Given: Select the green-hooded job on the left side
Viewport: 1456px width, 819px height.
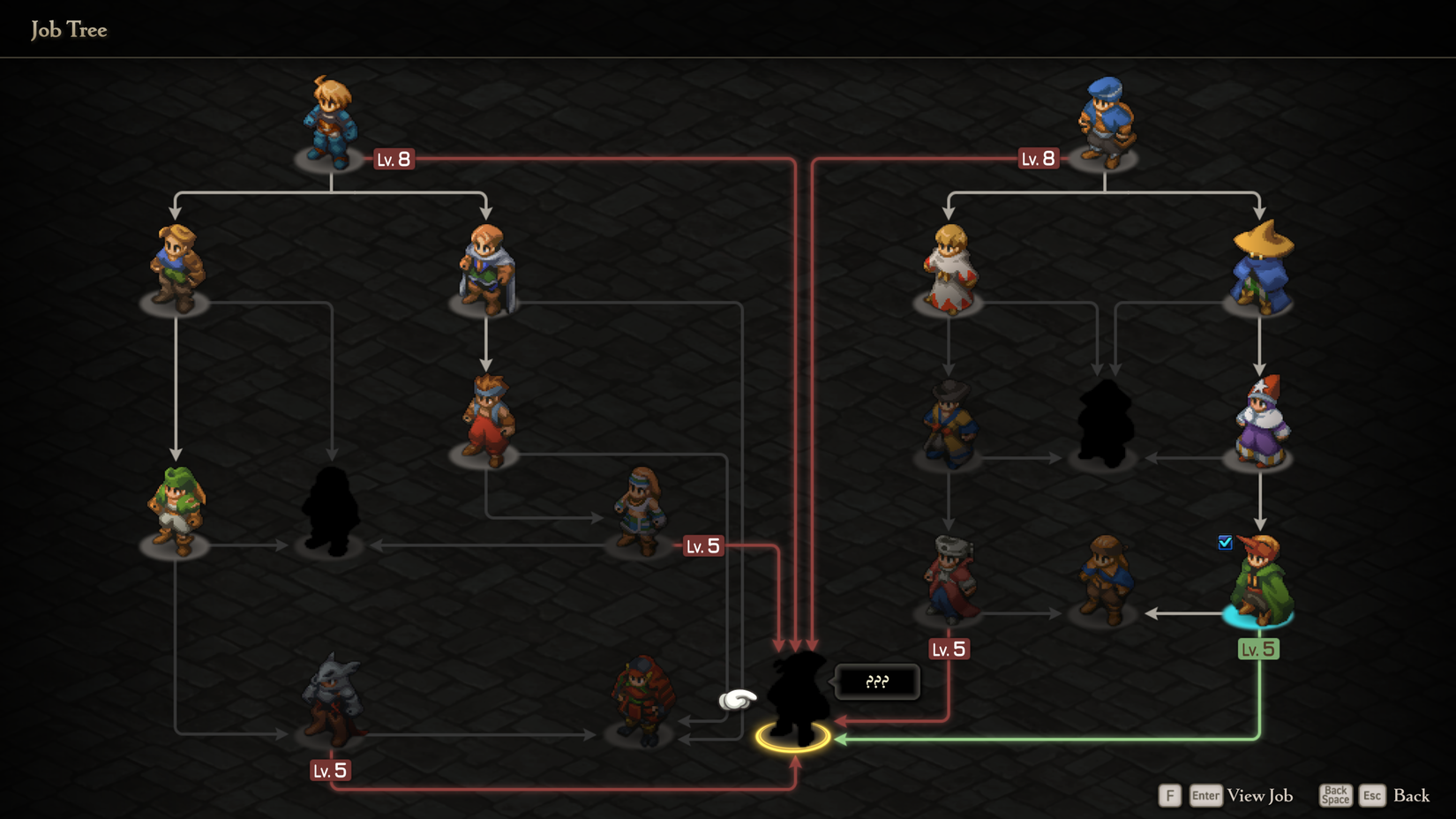Looking at the screenshot, I should pyautogui.click(x=176, y=507).
